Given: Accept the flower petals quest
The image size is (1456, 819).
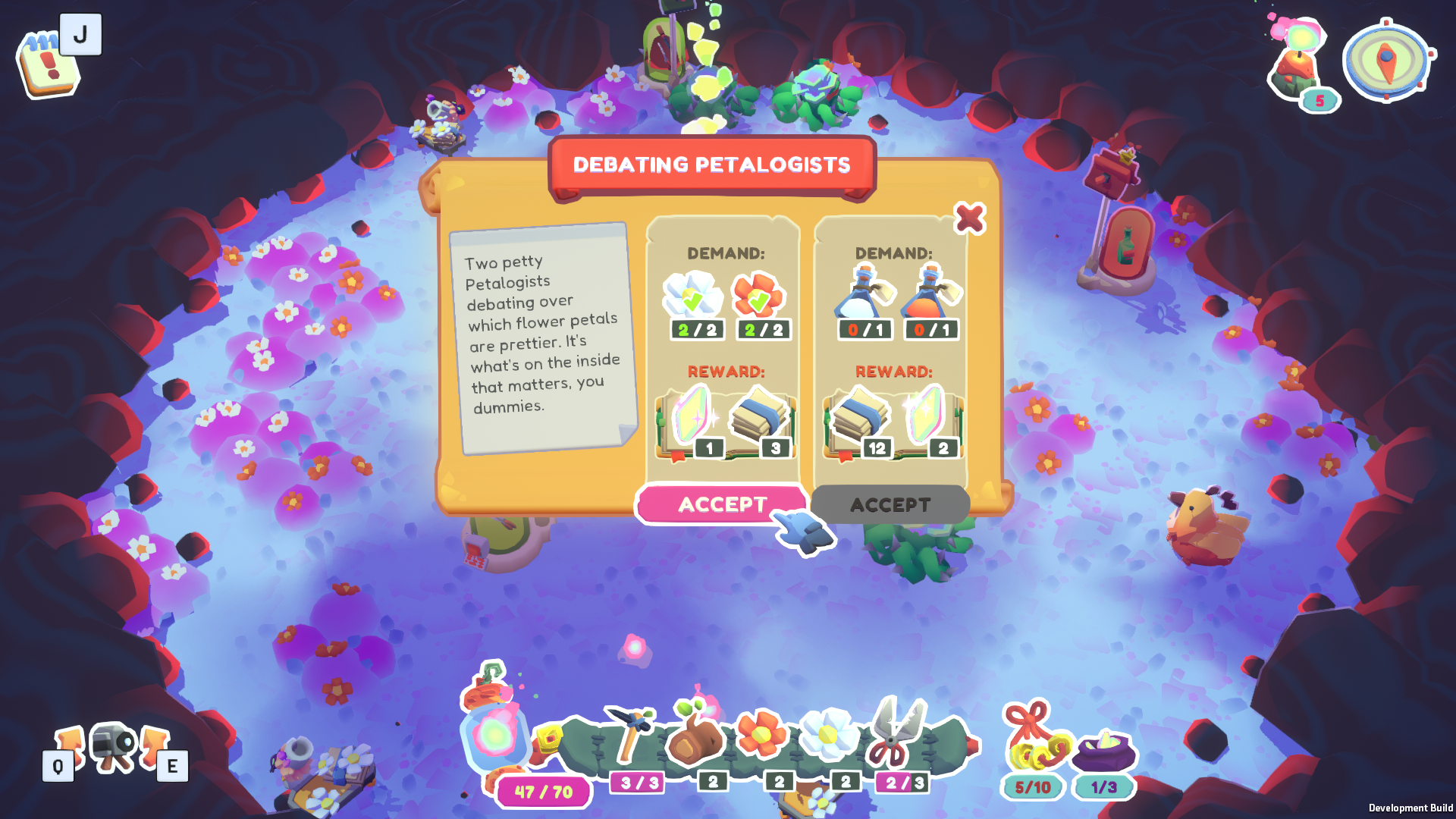Looking at the screenshot, I should tap(722, 504).
